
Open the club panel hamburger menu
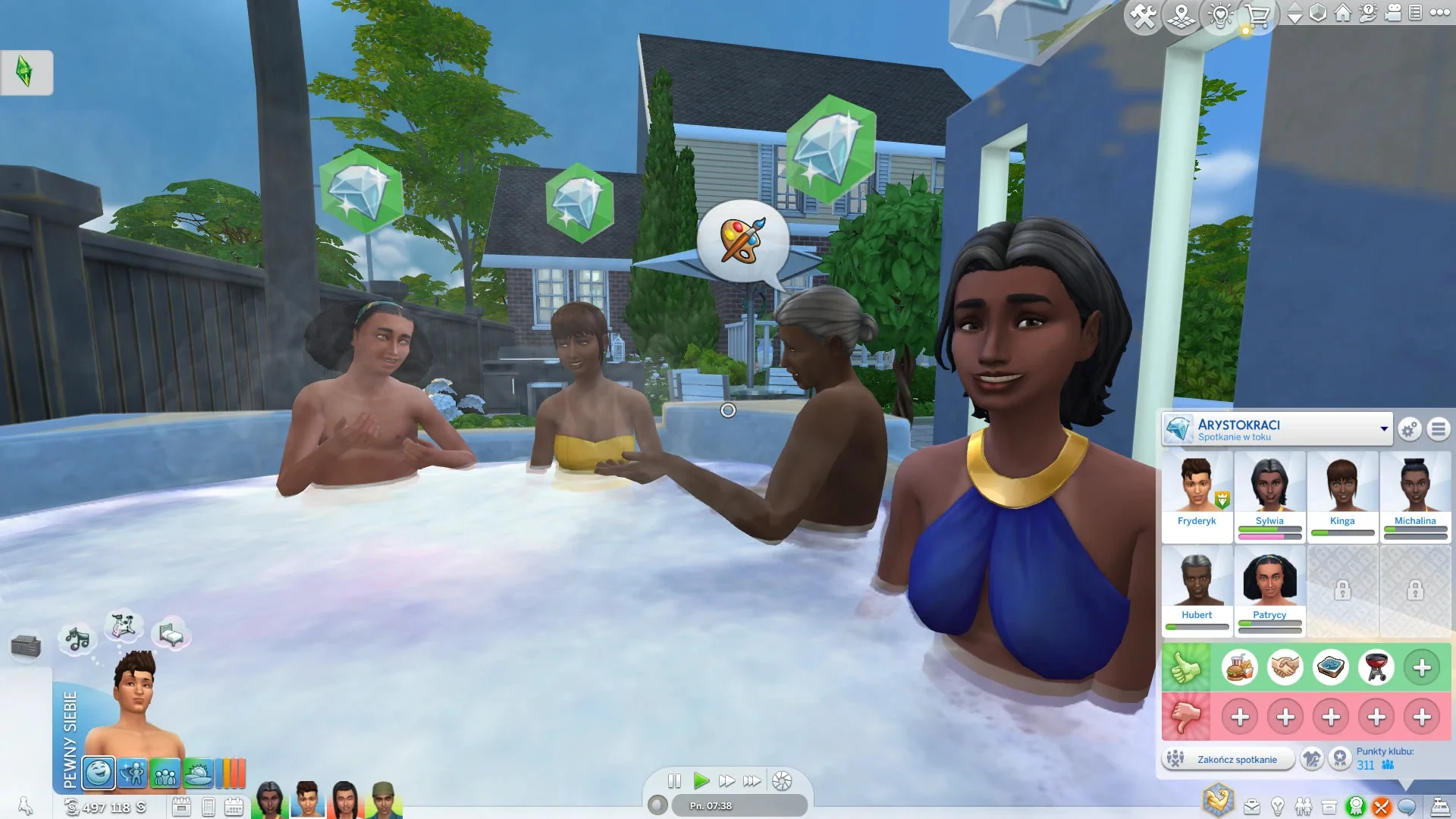pos(1437,429)
